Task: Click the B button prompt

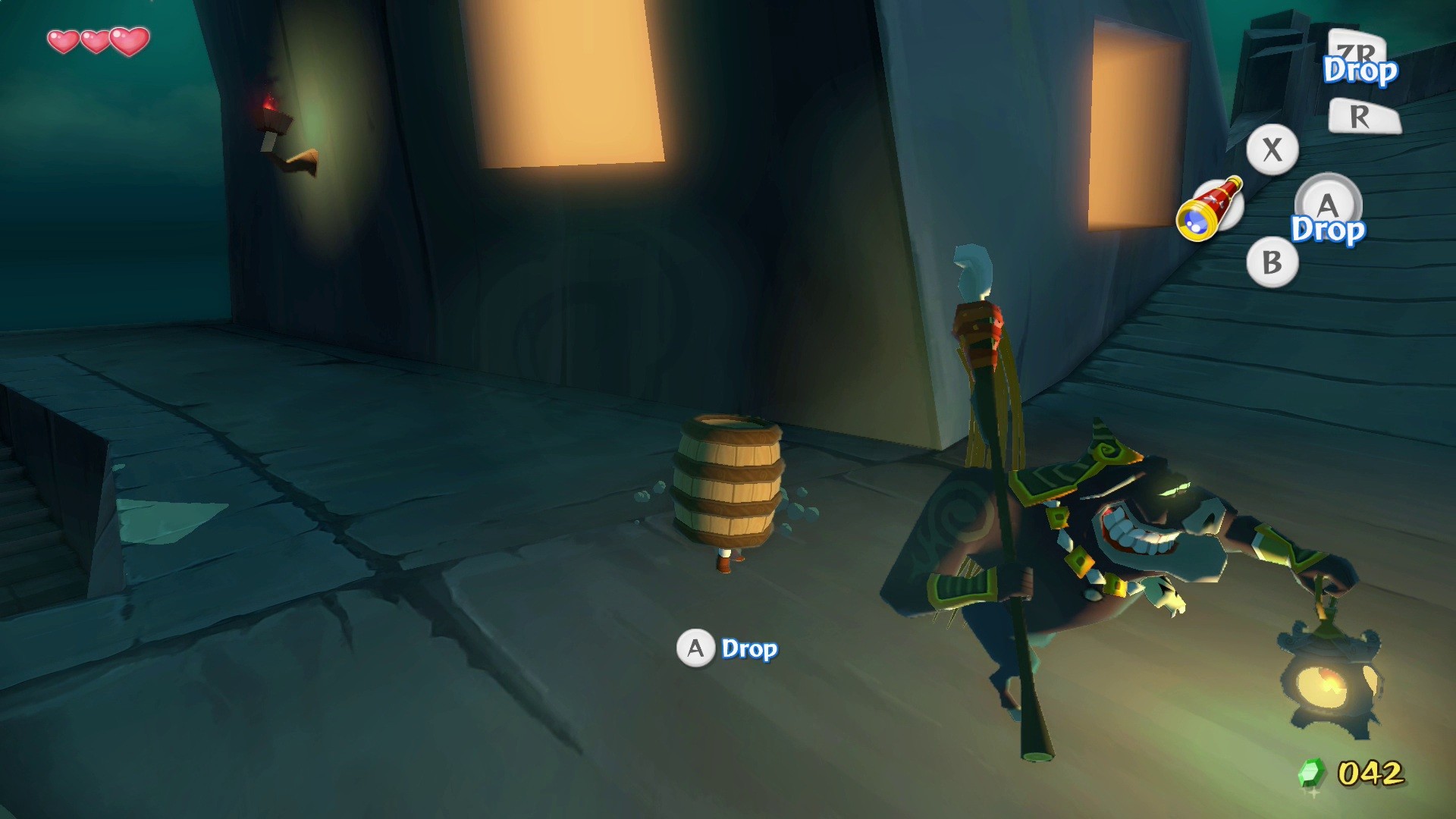Action: [1274, 264]
